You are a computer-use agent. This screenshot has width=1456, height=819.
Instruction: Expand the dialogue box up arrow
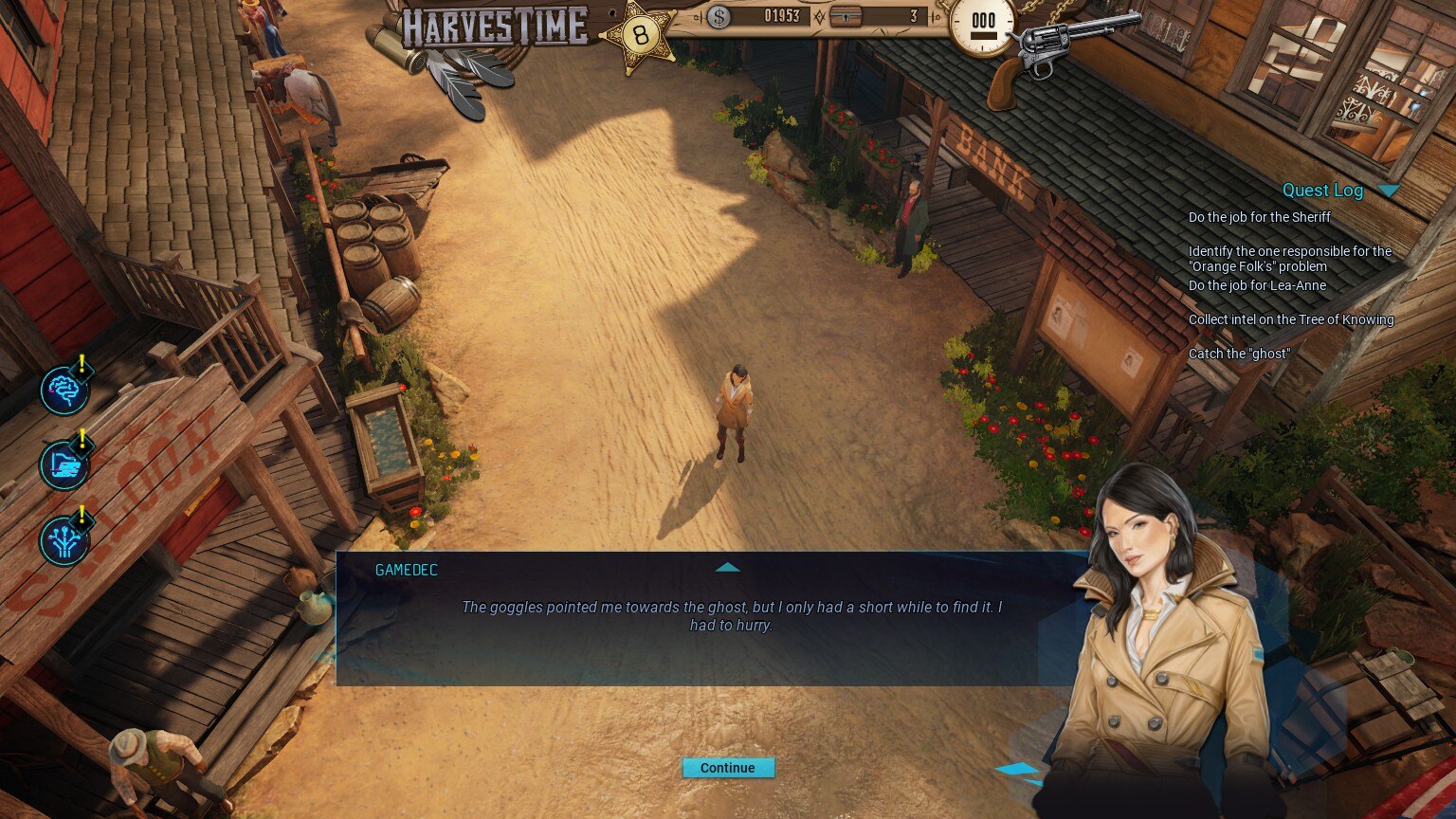[727, 567]
